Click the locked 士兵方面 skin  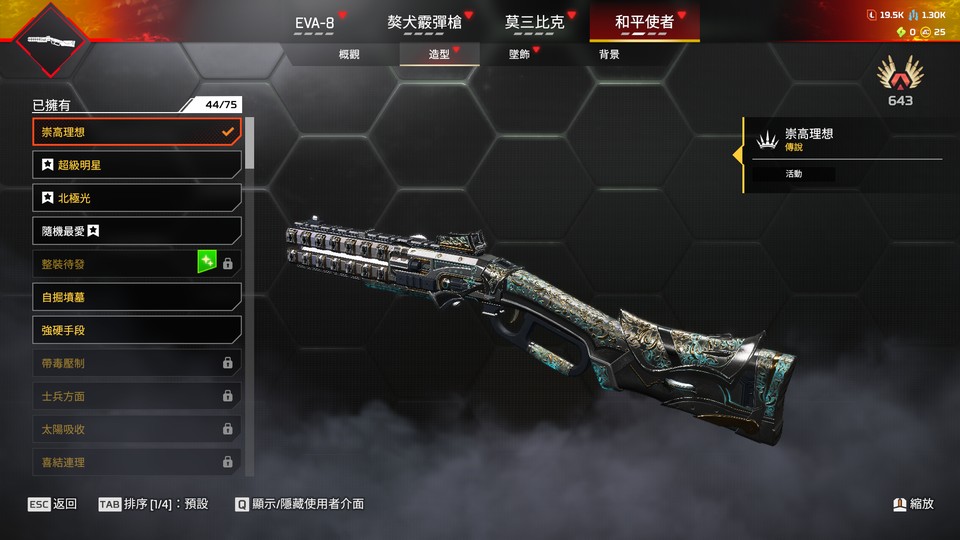pos(137,396)
